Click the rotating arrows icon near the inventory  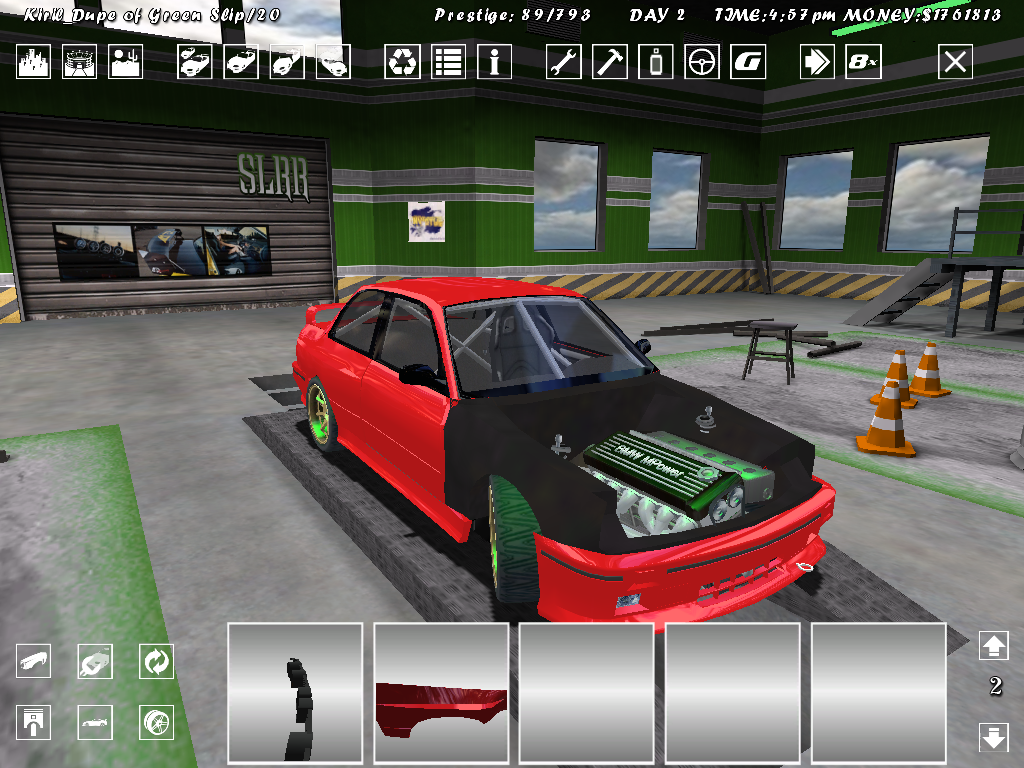click(x=156, y=661)
